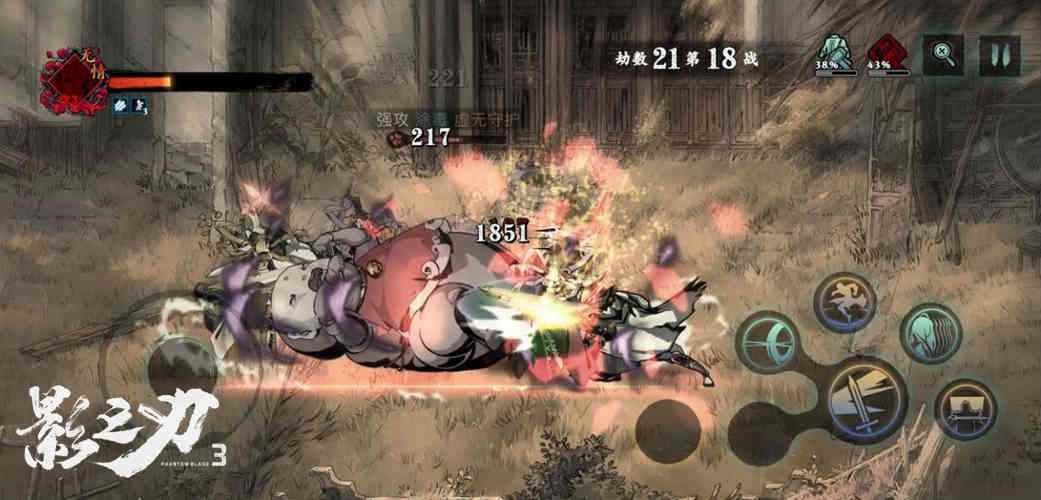
Task: Pause the game with the pause button
Action: pos(999,55)
